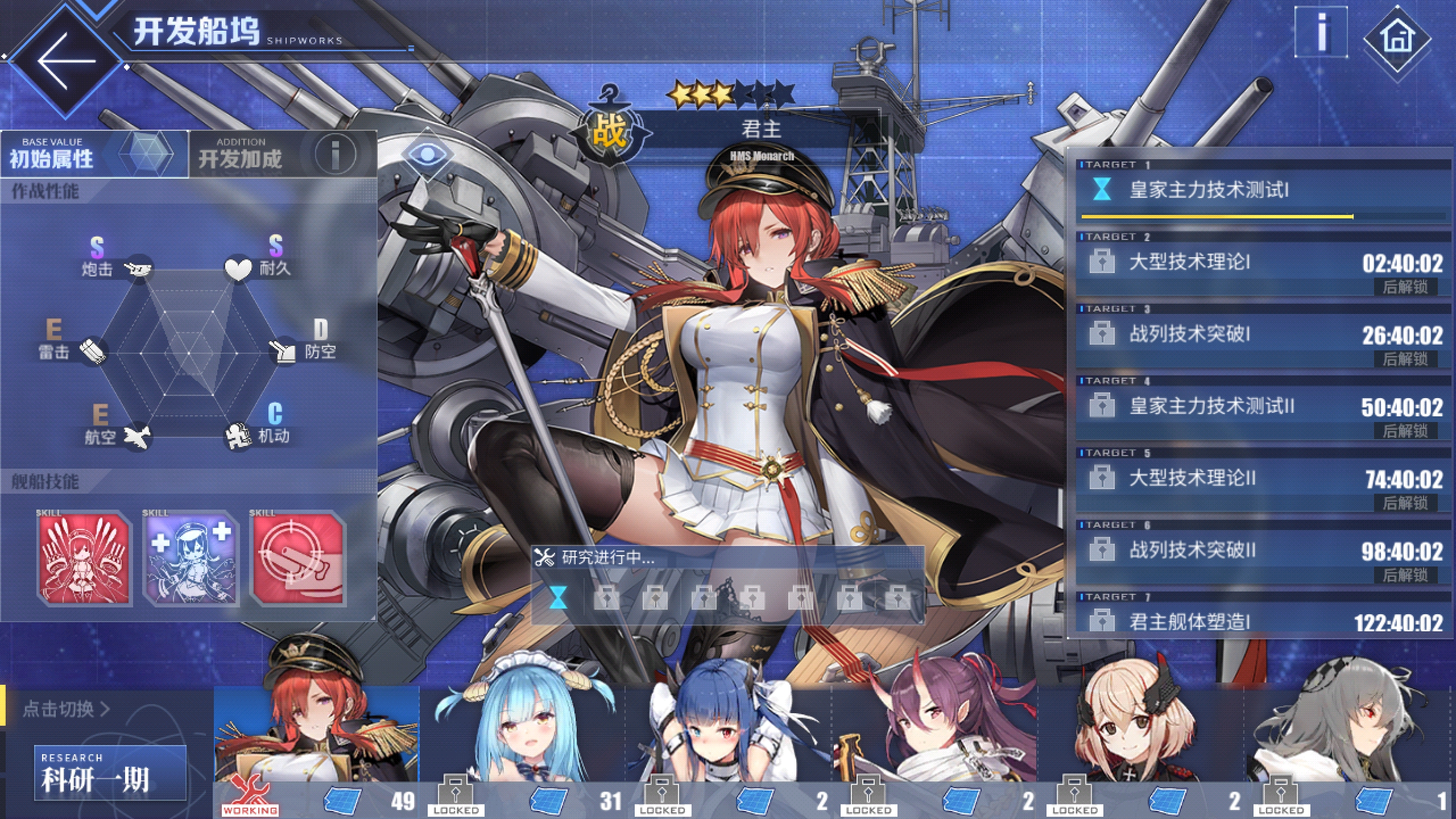The height and width of the screenshot is (819, 1456).
Task: Open the shipworks info panel
Action: point(1321,33)
